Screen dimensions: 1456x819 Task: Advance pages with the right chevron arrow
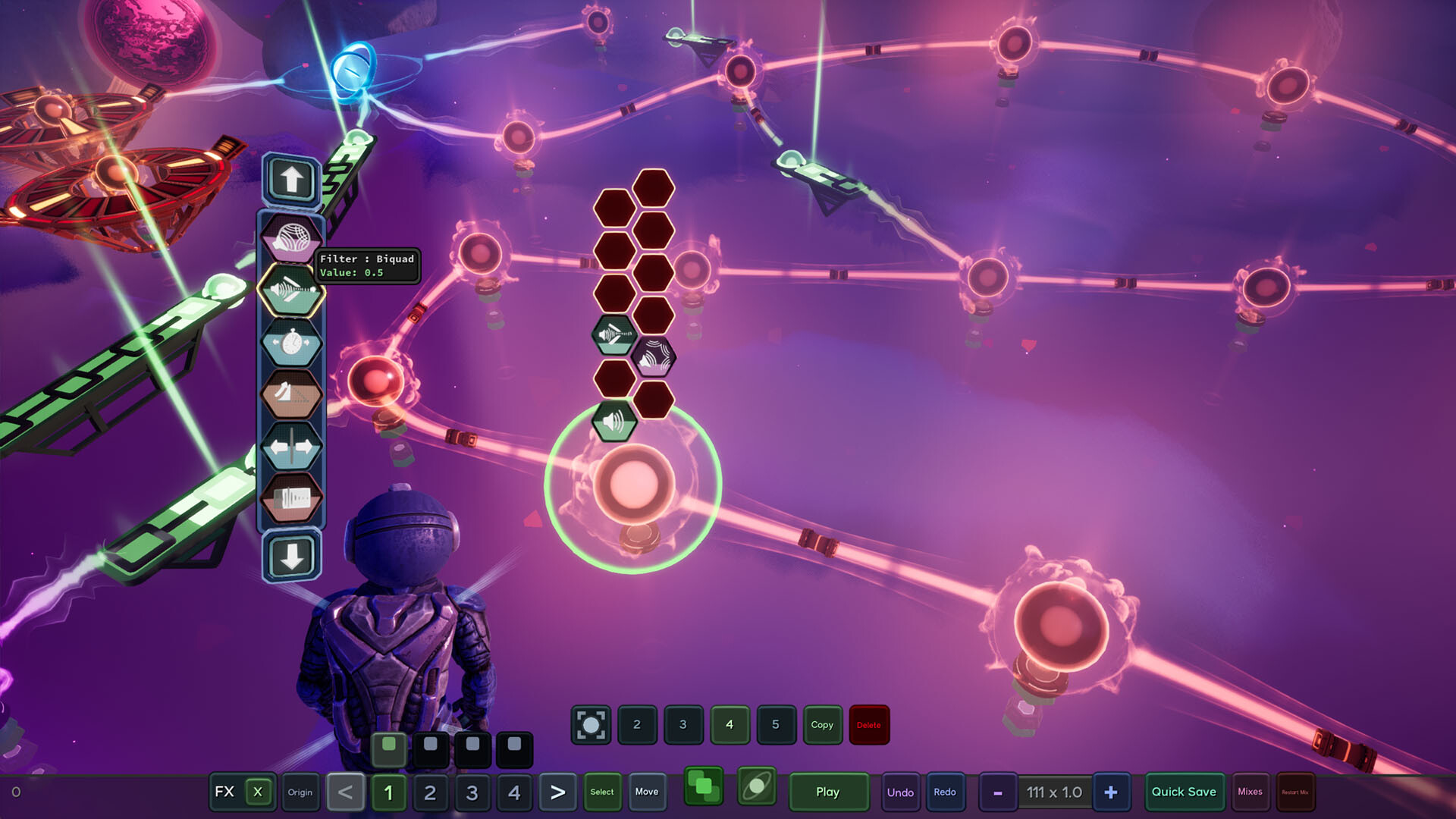point(558,792)
